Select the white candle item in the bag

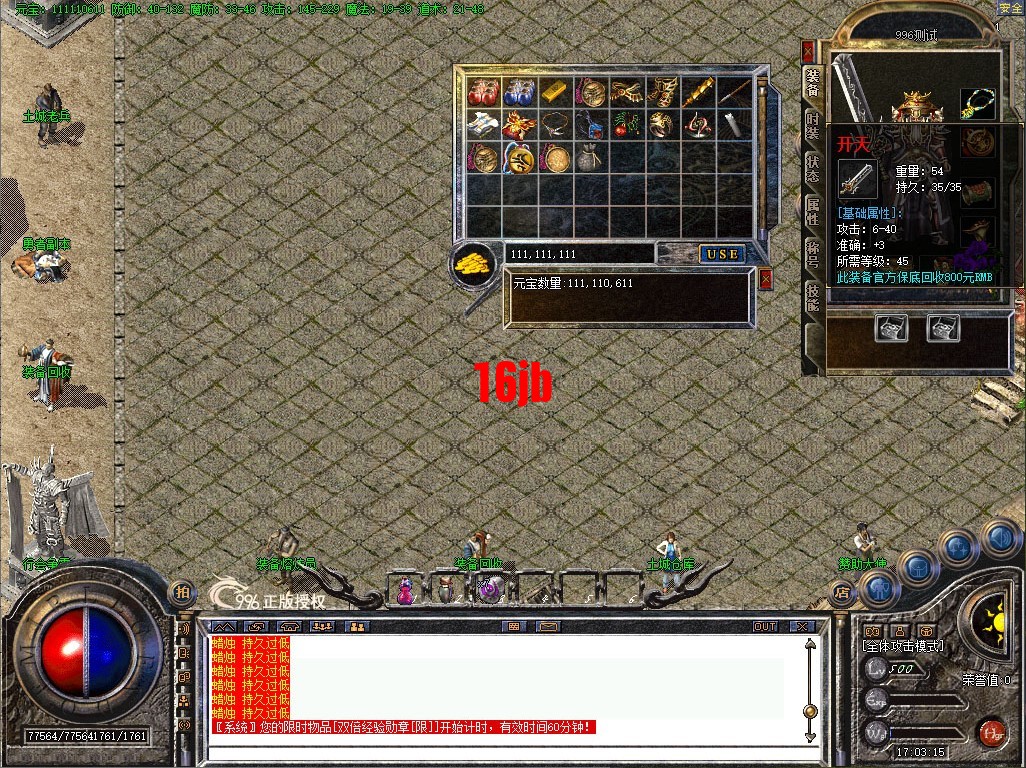click(x=735, y=124)
